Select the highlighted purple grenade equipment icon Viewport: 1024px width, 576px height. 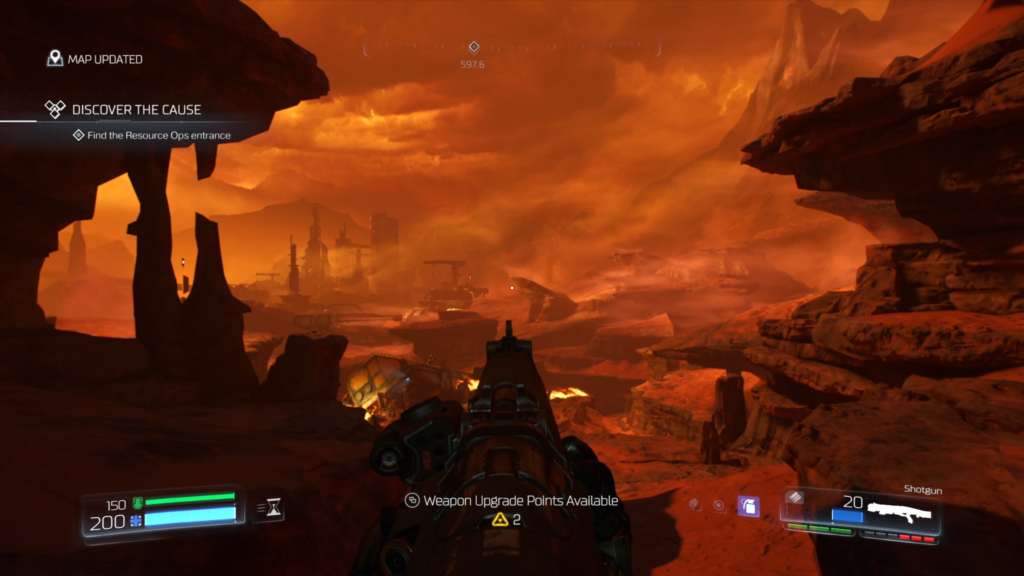[x=747, y=507]
